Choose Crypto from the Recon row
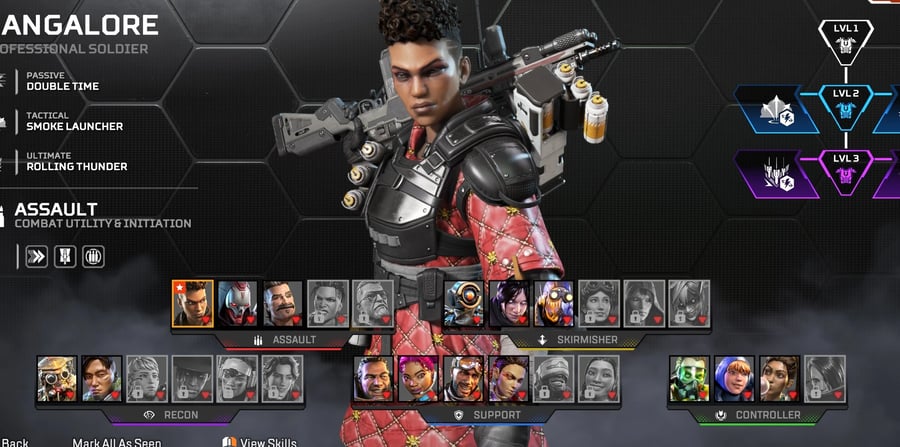The image size is (900, 447). 102,378
